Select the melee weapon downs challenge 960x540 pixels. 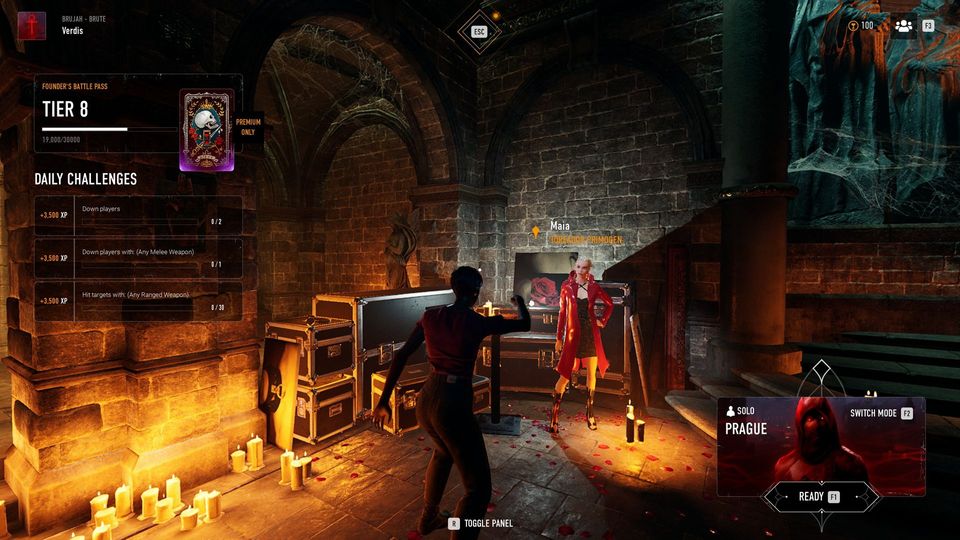(x=138, y=258)
